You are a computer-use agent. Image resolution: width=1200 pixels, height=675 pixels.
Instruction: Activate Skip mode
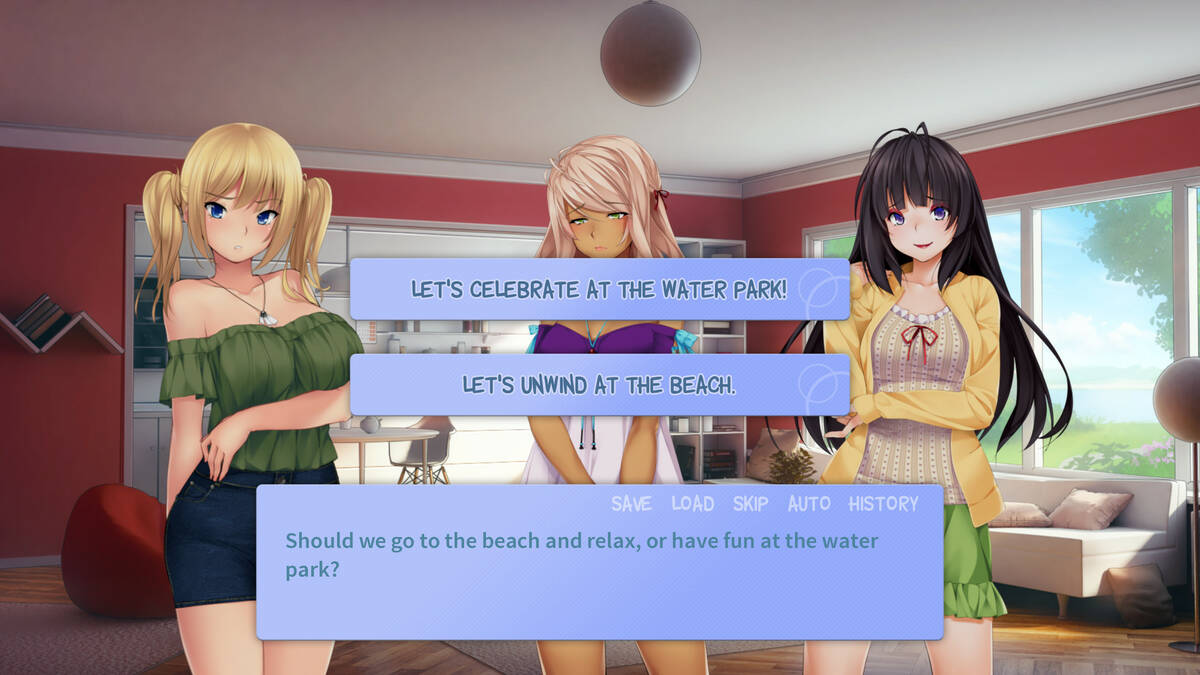click(x=750, y=504)
